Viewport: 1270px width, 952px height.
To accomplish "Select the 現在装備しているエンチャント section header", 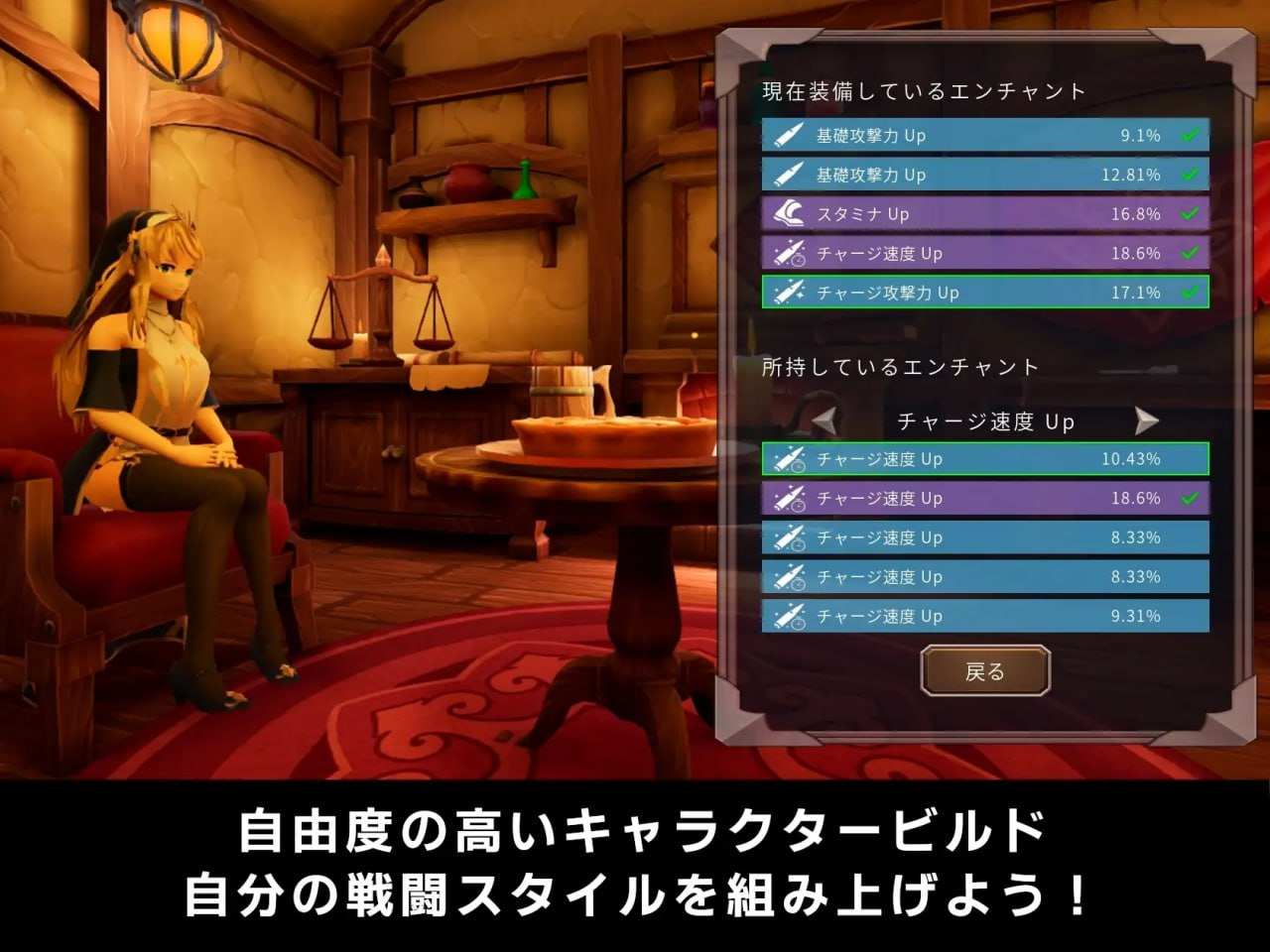I will click(x=921, y=89).
